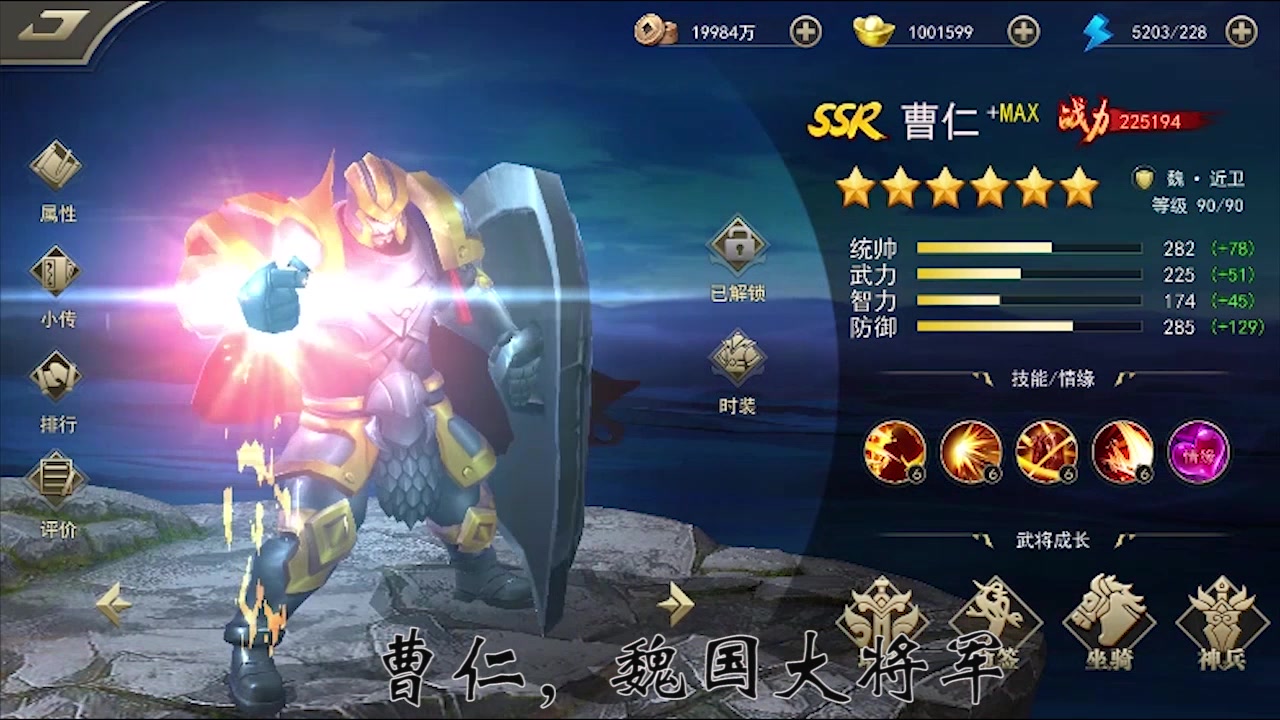Click the 统帅 stat progress bar
The width and height of the screenshot is (1280, 720).
[1030, 247]
